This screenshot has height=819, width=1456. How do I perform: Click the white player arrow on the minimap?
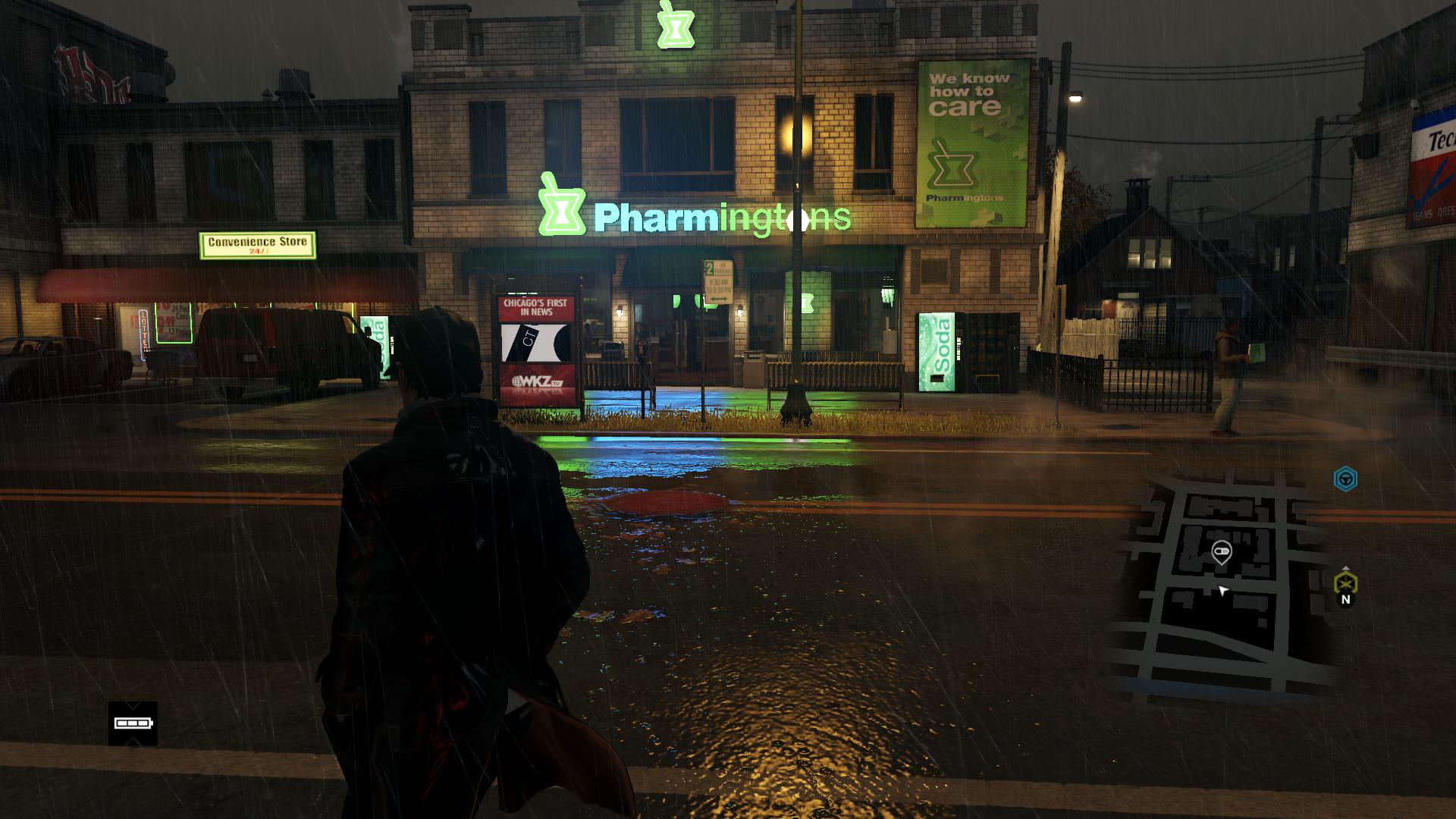[x=1222, y=590]
